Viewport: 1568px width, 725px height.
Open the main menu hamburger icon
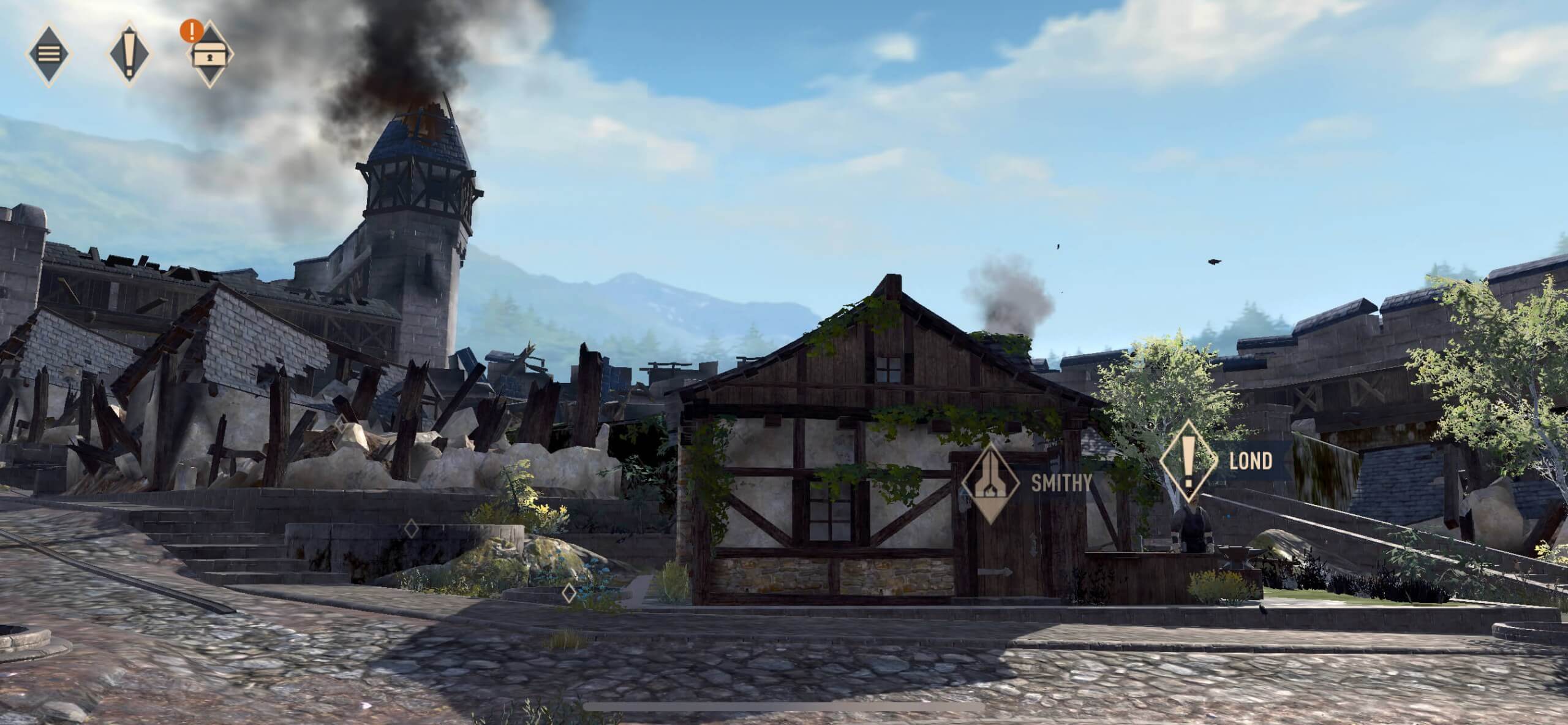click(48, 53)
